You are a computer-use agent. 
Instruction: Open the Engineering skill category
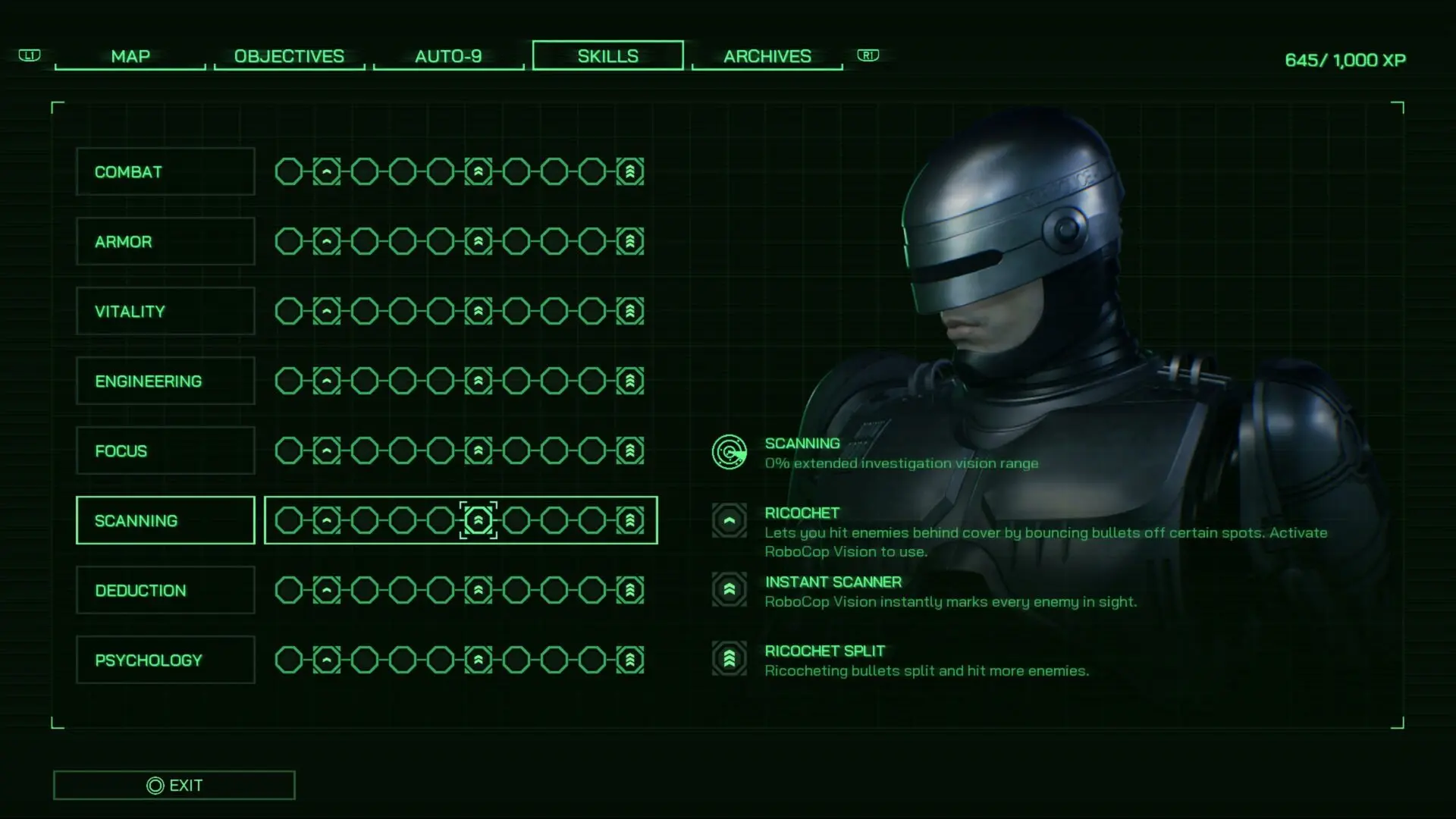165,381
